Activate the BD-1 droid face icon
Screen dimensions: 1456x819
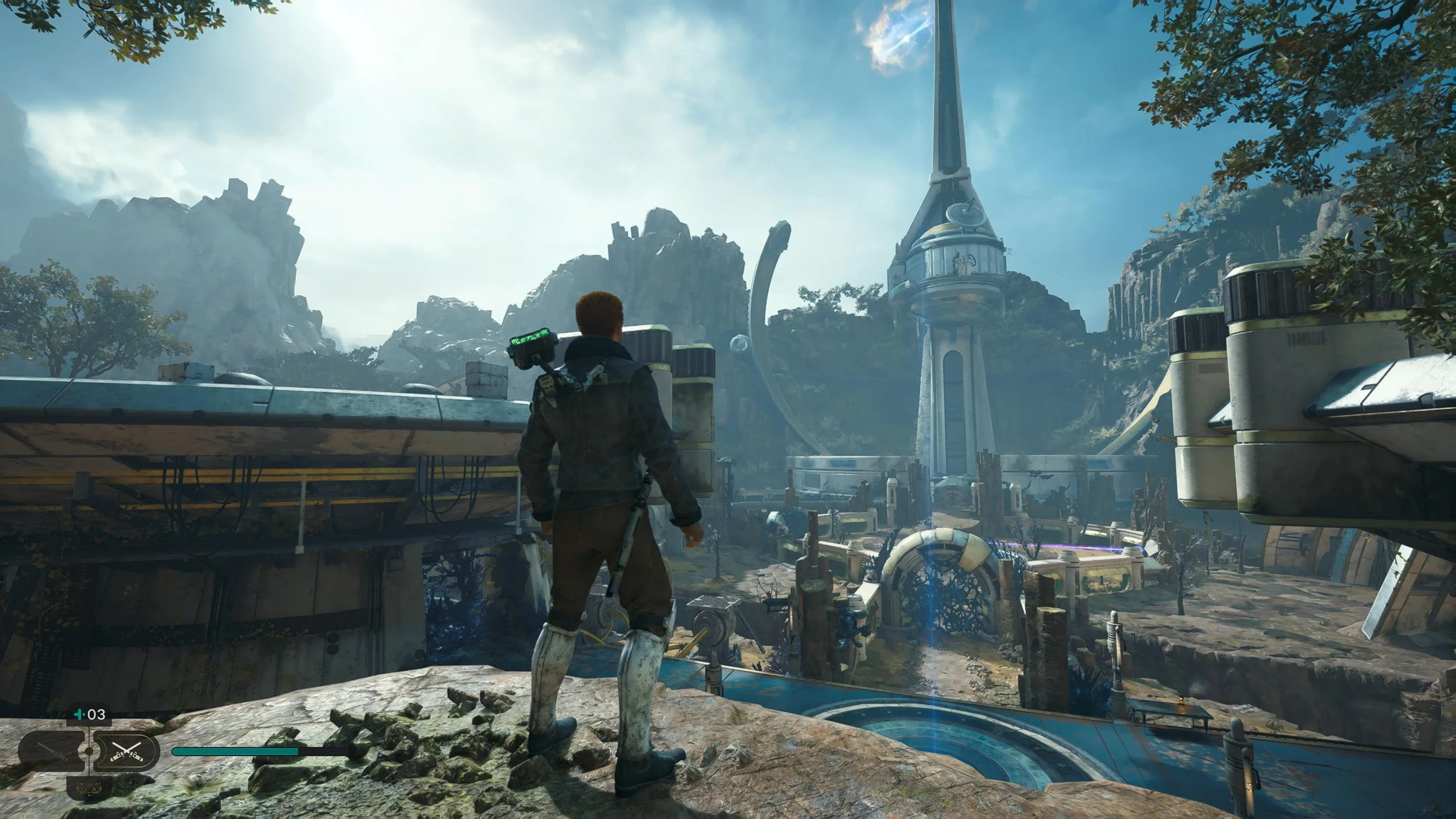click(88, 789)
